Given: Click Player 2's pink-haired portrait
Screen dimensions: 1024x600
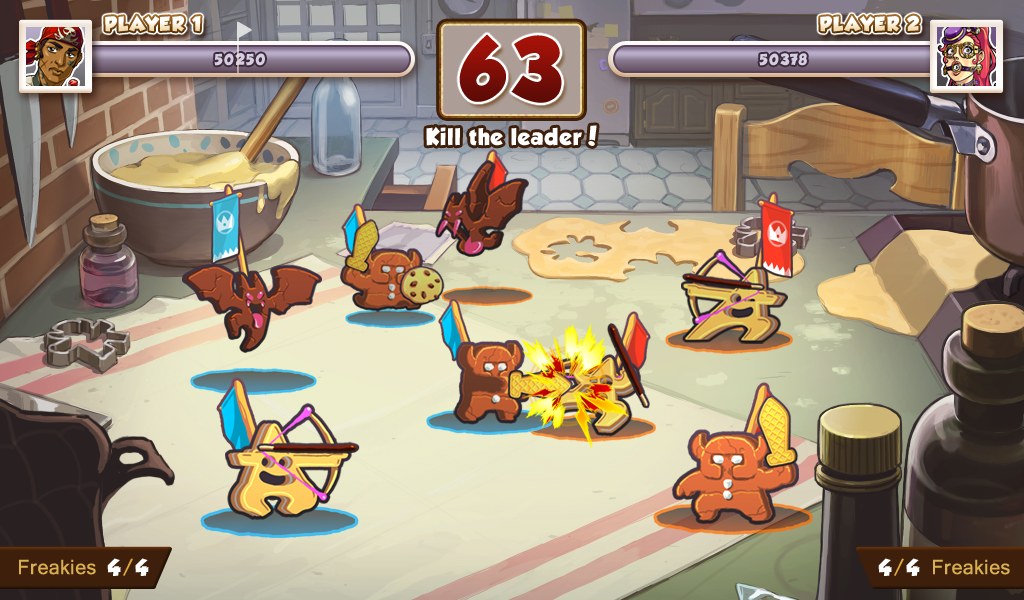Looking at the screenshot, I should coord(966,56).
